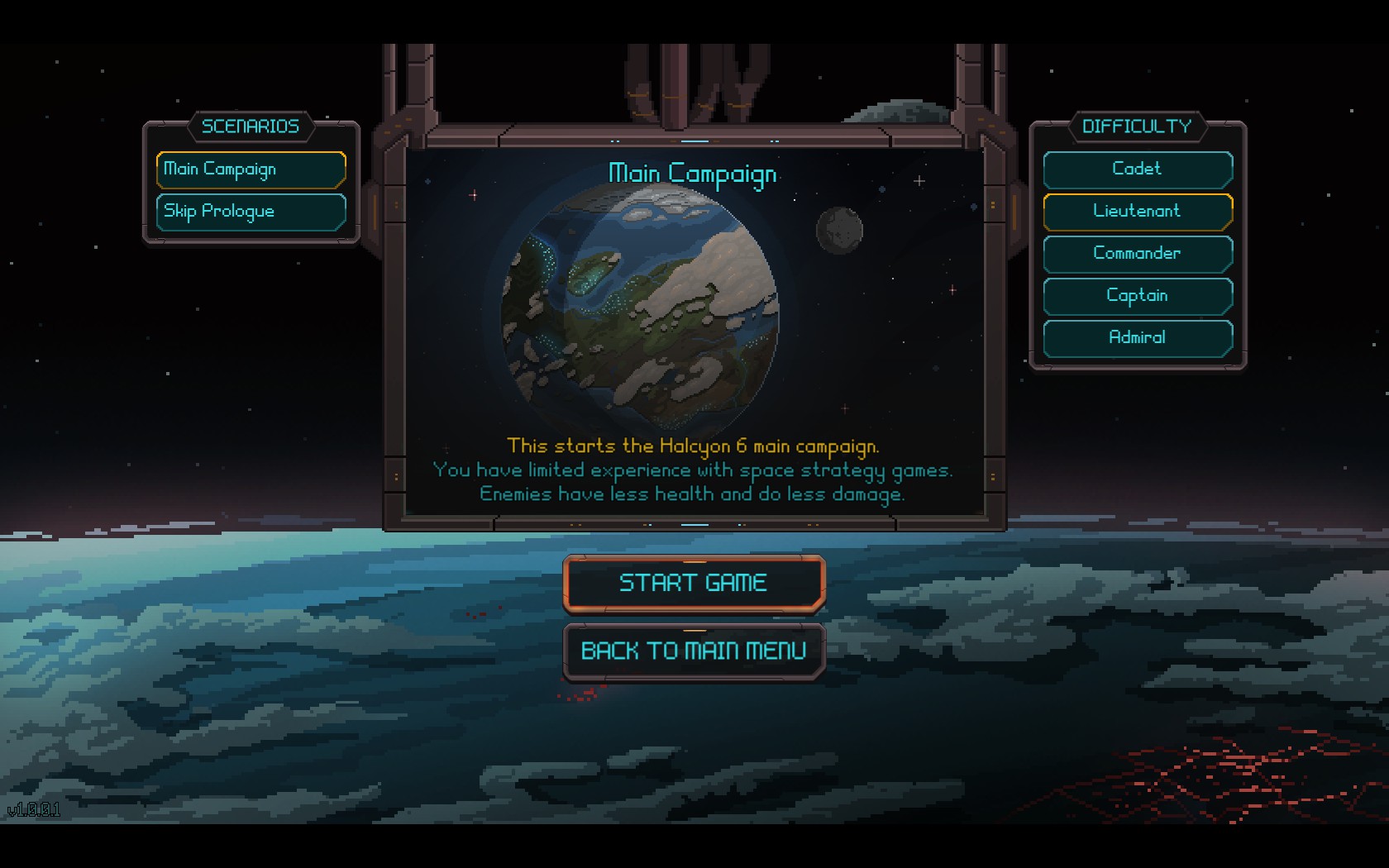The height and width of the screenshot is (868, 1389).
Task: Click the yellow campaign description line
Action: pyautogui.click(x=693, y=446)
